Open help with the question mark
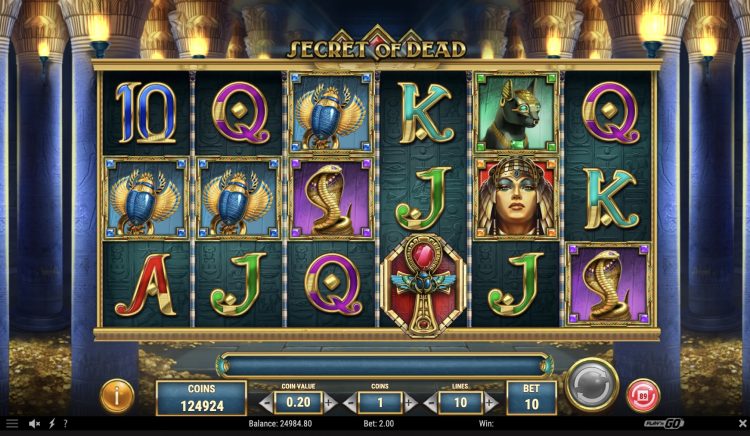This screenshot has height=436, width=750. click(65, 424)
